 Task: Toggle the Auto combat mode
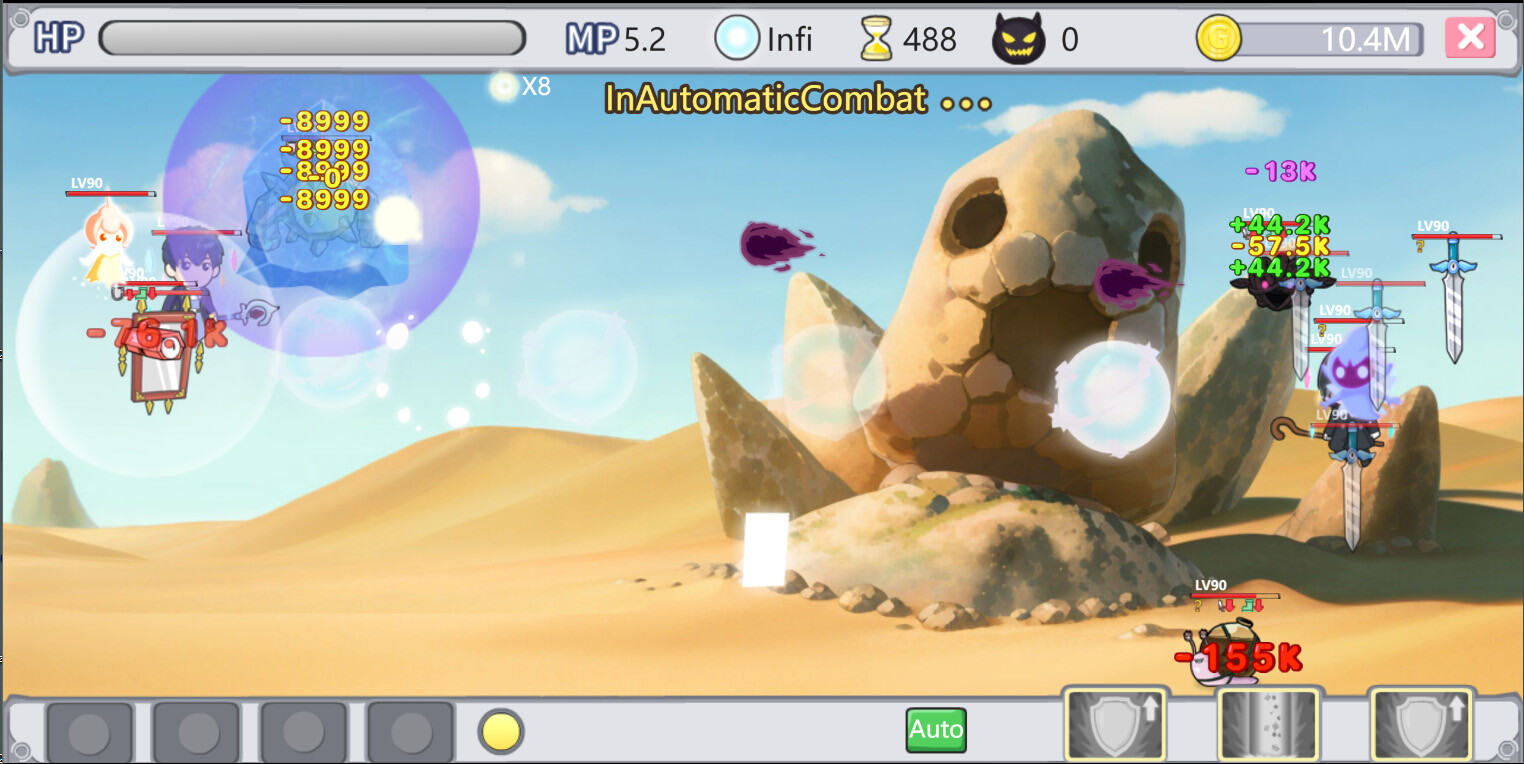pyautogui.click(x=935, y=730)
